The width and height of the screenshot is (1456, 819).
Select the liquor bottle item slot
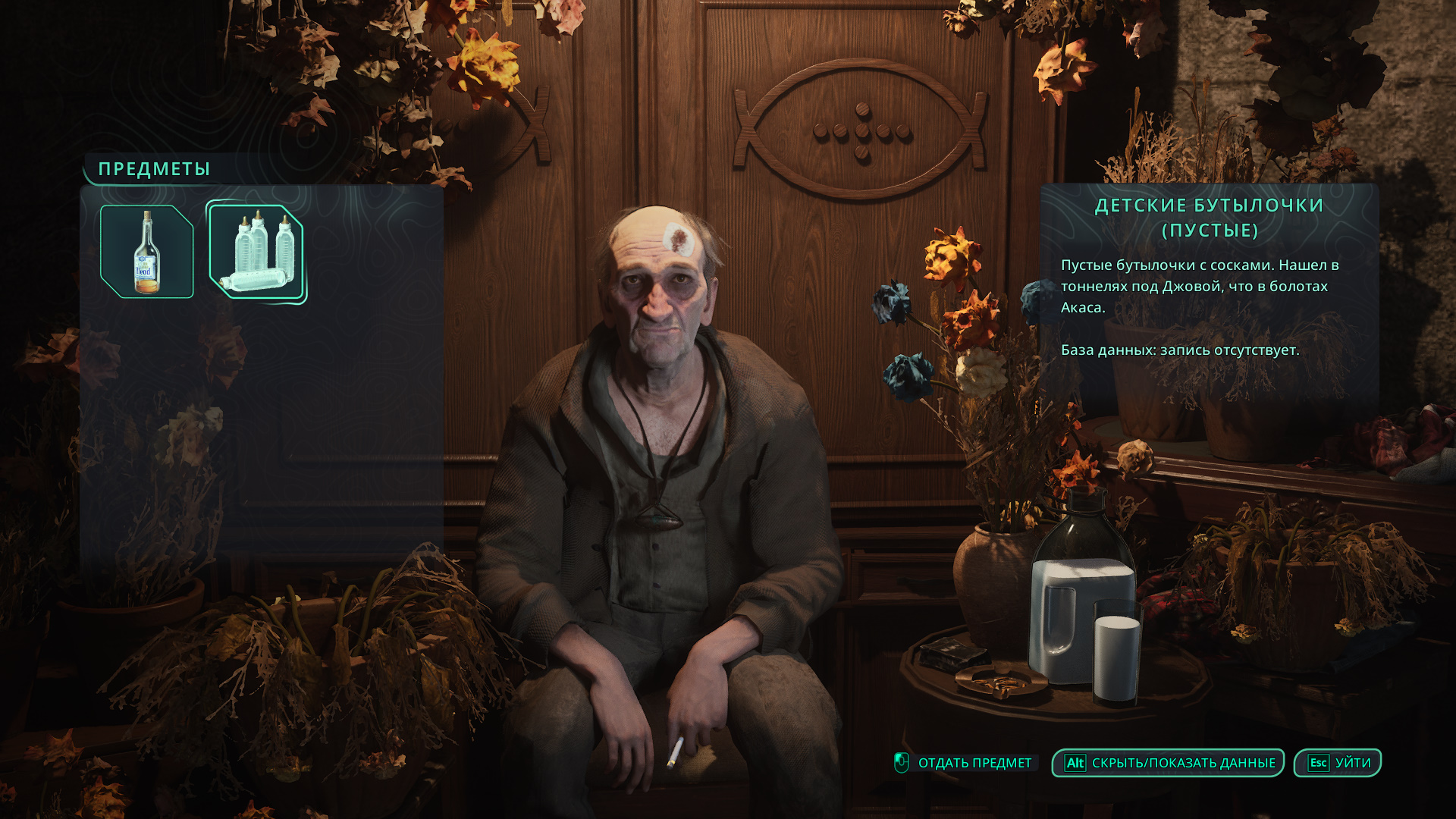pos(147,252)
